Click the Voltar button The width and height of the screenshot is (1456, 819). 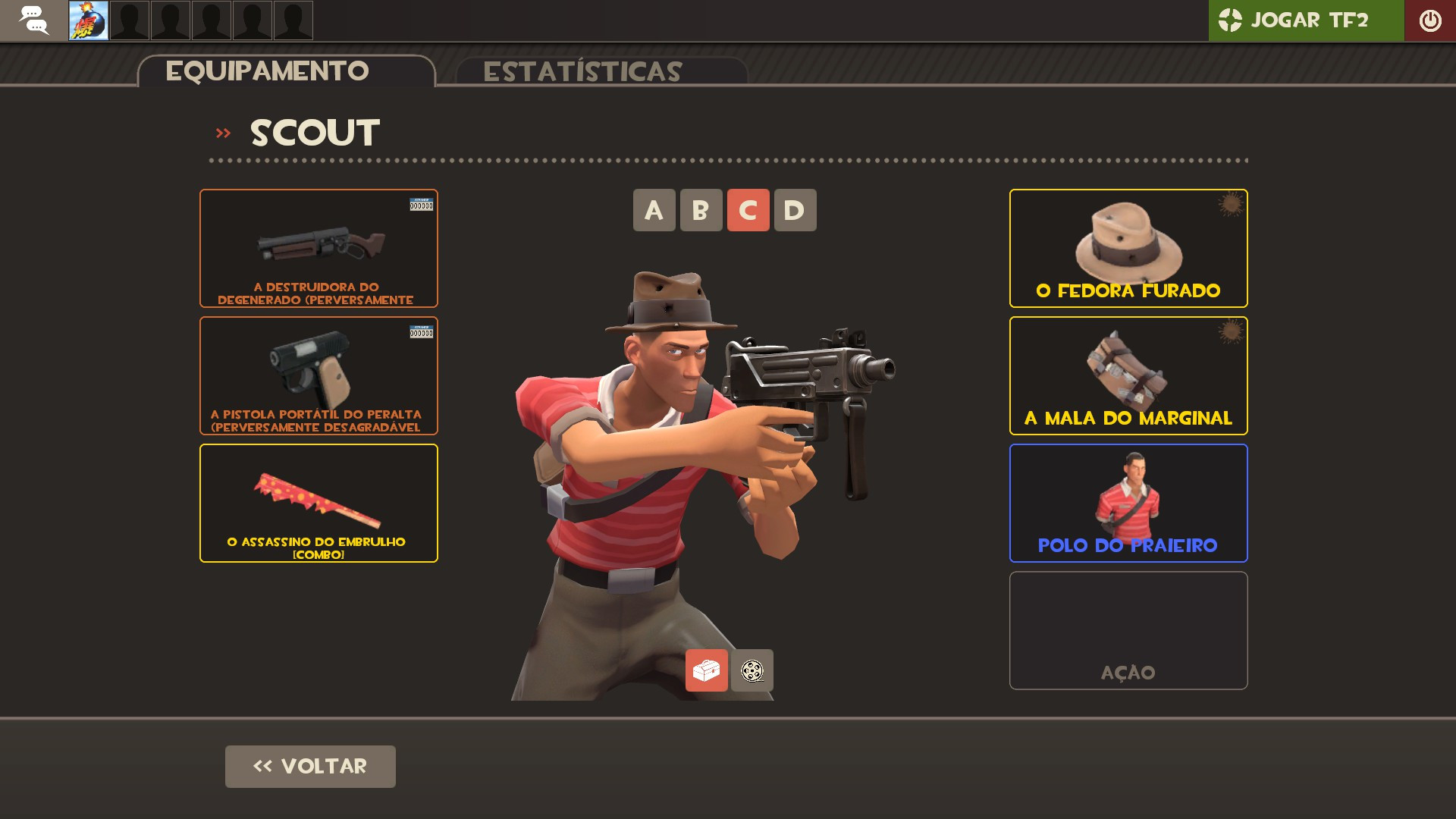pyautogui.click(x=309, y=767)
